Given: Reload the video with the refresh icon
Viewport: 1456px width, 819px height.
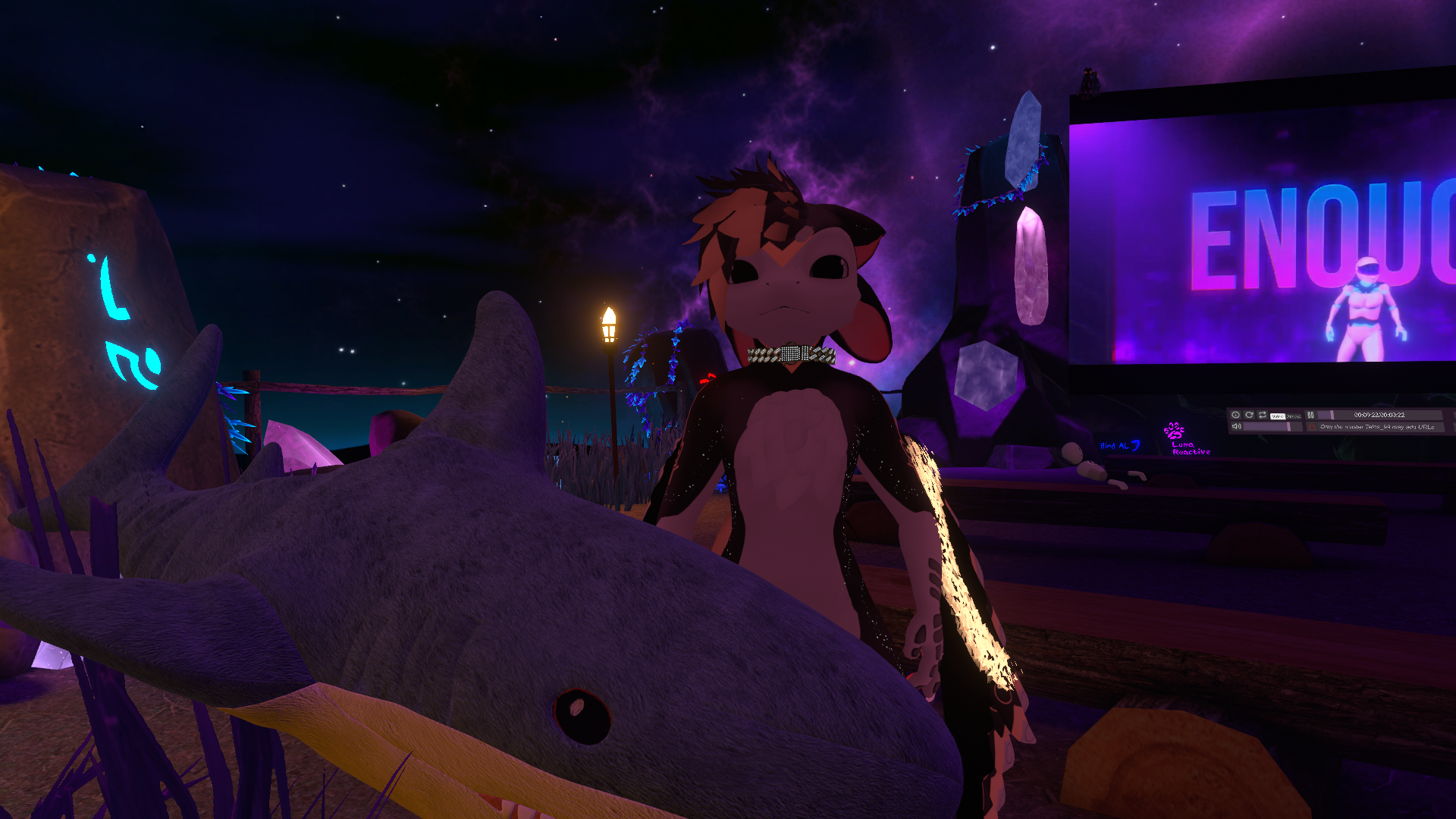Looking at the screenshot, I should [1249, 415].
